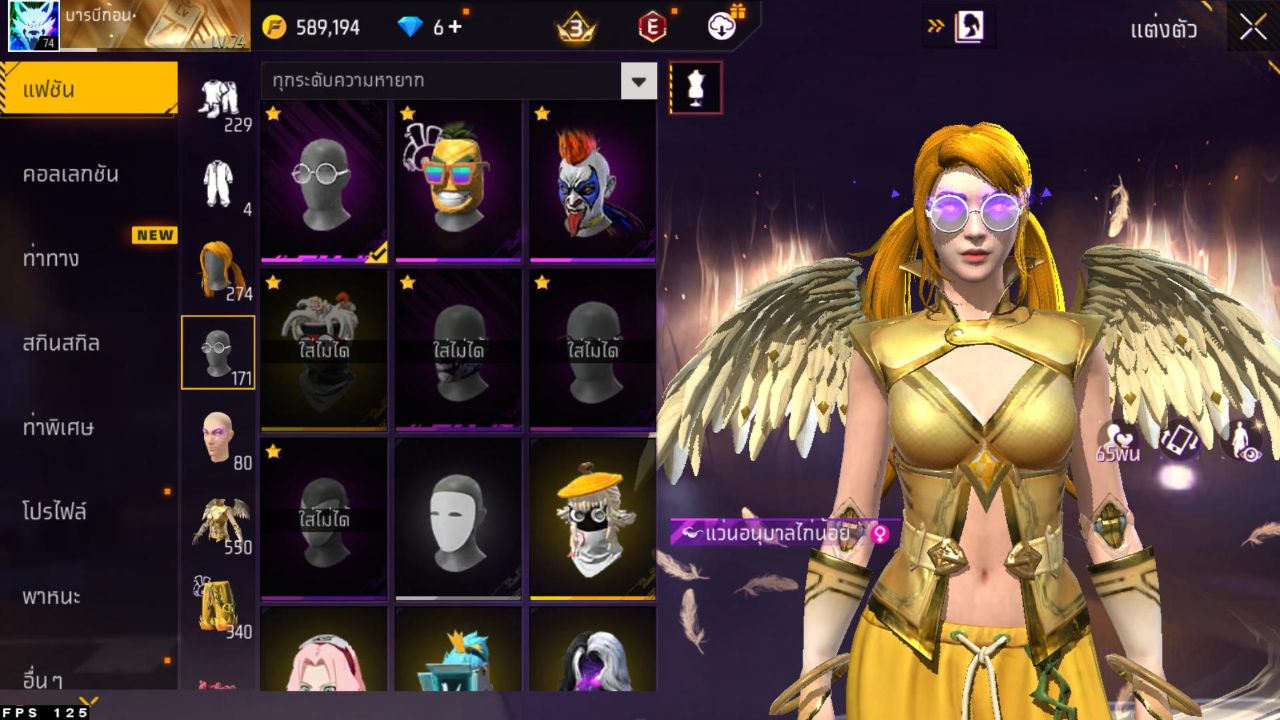Viewport: 1280px width, 720px height.
Task: Select the yellow beret mask item
Action: [x=592, y=518]
